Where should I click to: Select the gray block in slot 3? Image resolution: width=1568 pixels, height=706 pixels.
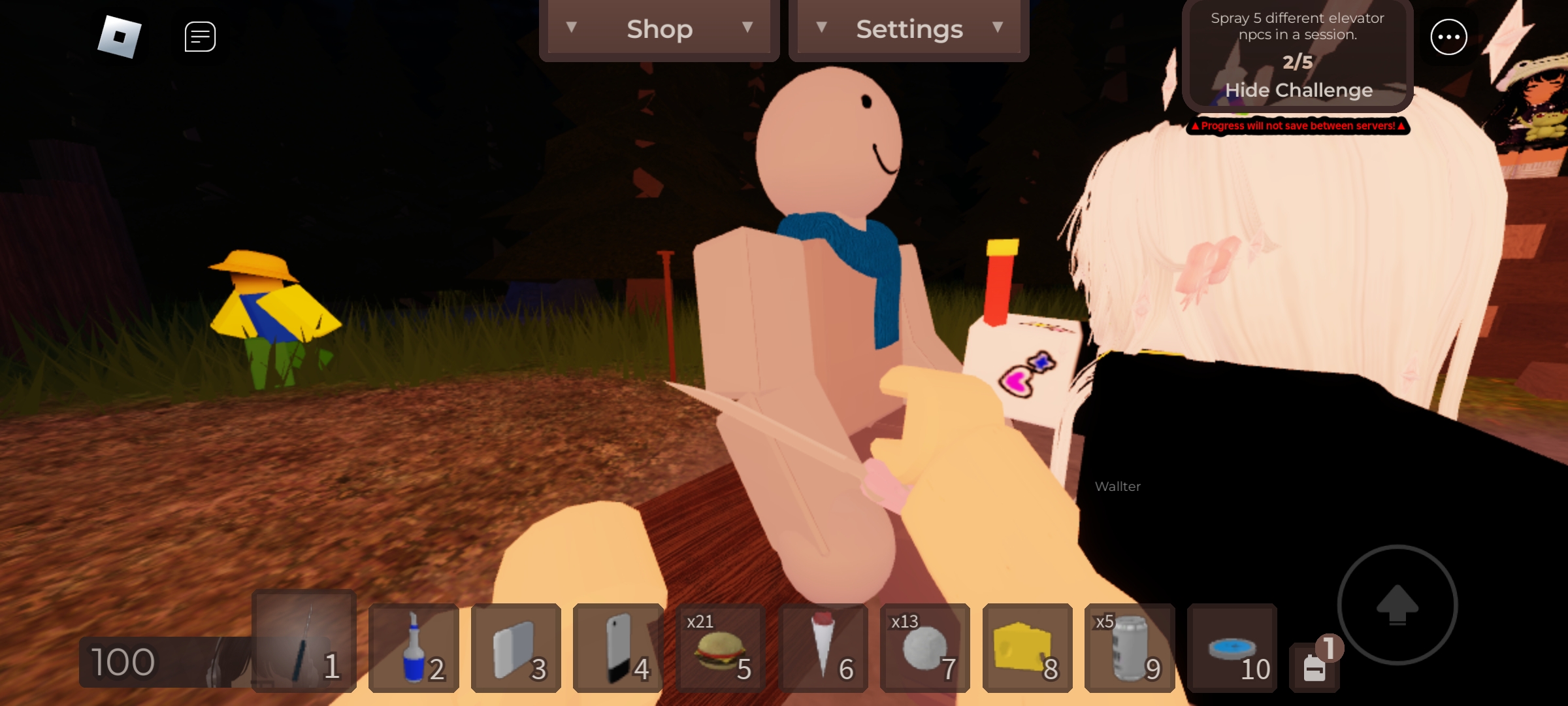coord(516,648)
